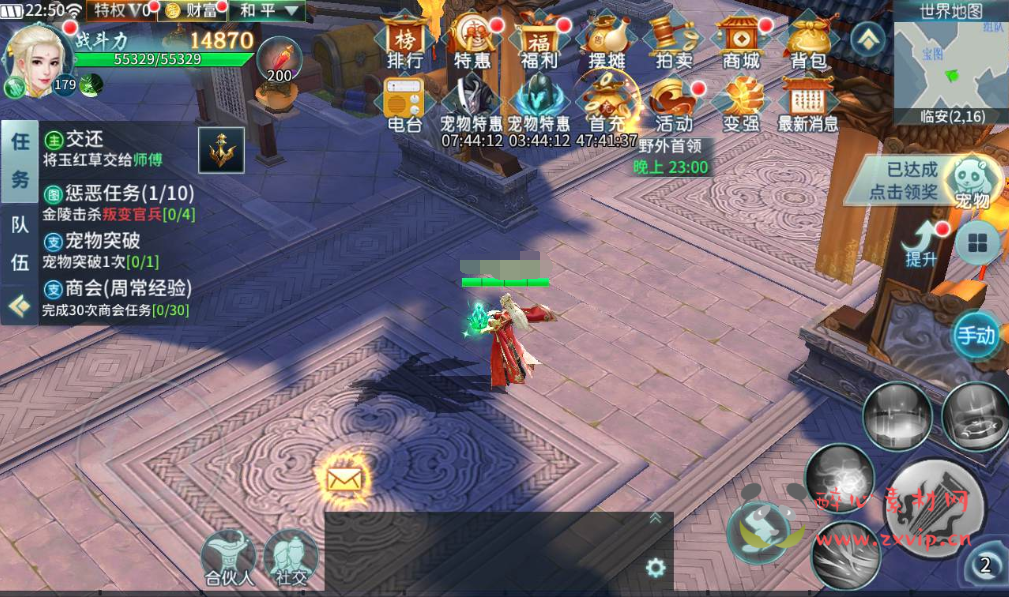Open the 最新消息 latest news

coord(808,103)
